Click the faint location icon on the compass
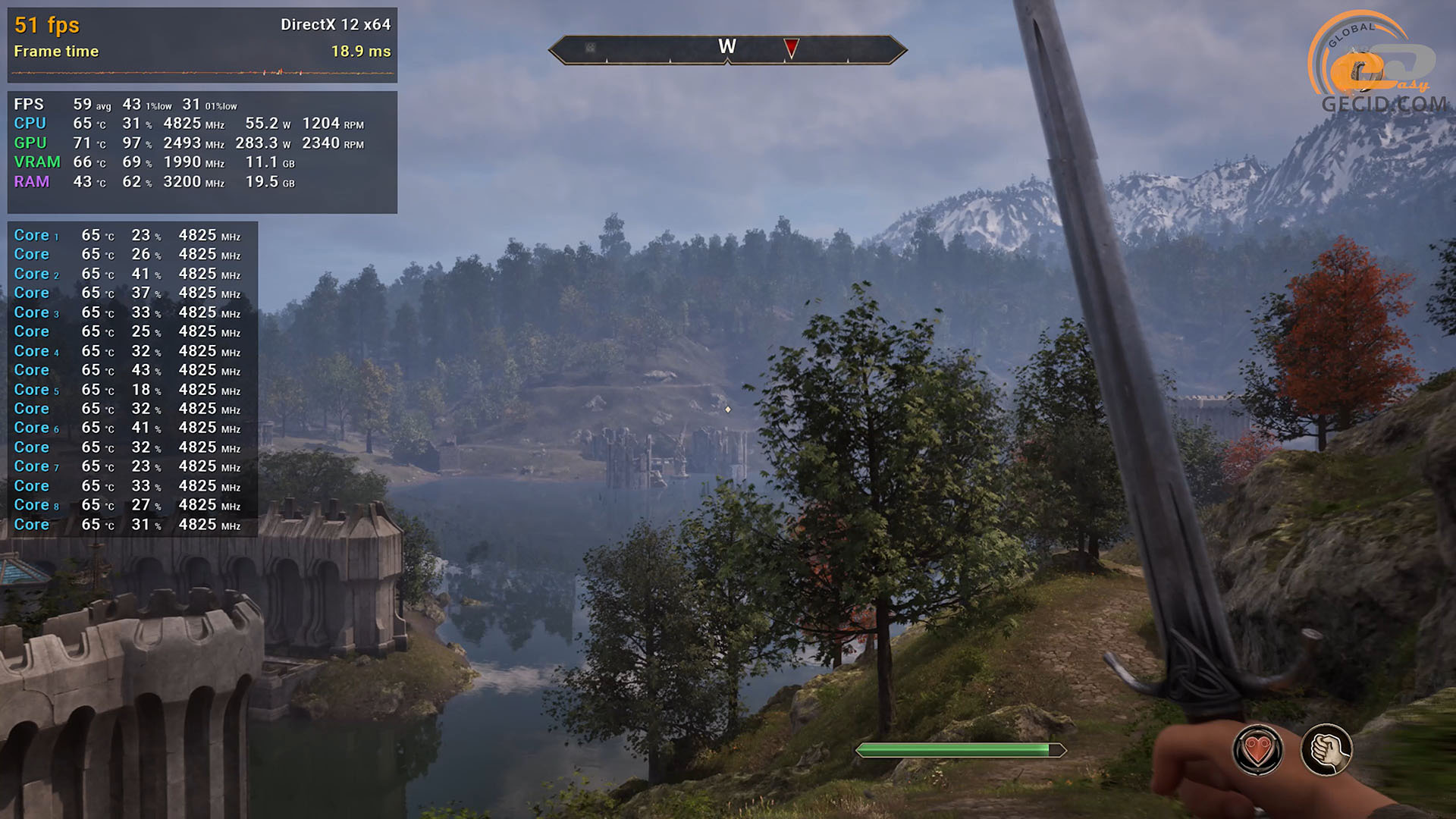This screenshot has height=819, width=1456. click(590, 48)
